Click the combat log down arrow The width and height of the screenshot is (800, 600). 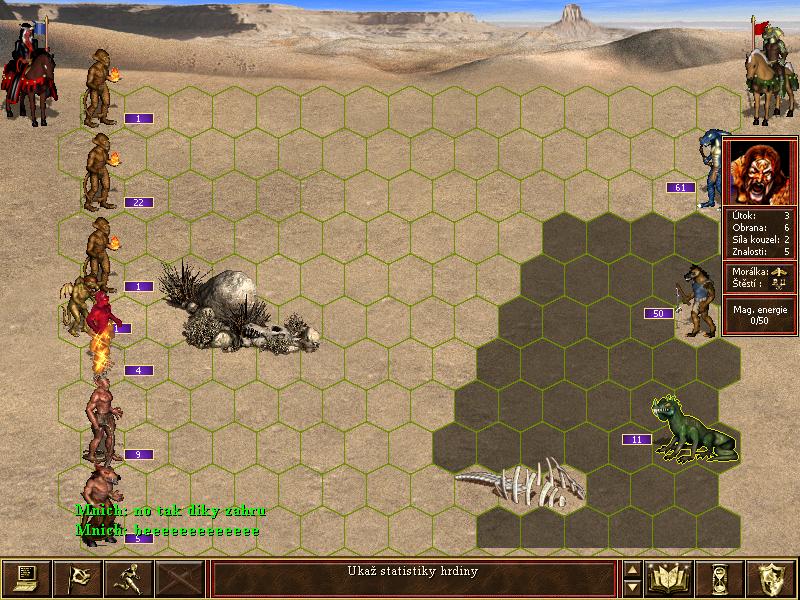point(632,587)
